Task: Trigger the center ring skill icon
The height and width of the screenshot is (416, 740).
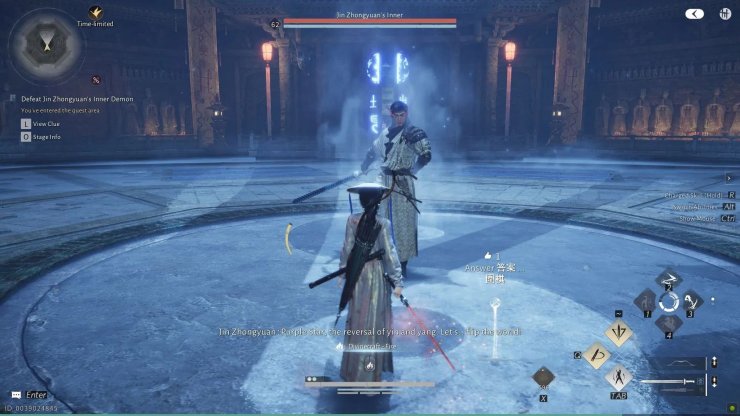Action: (x=669, y=301)
